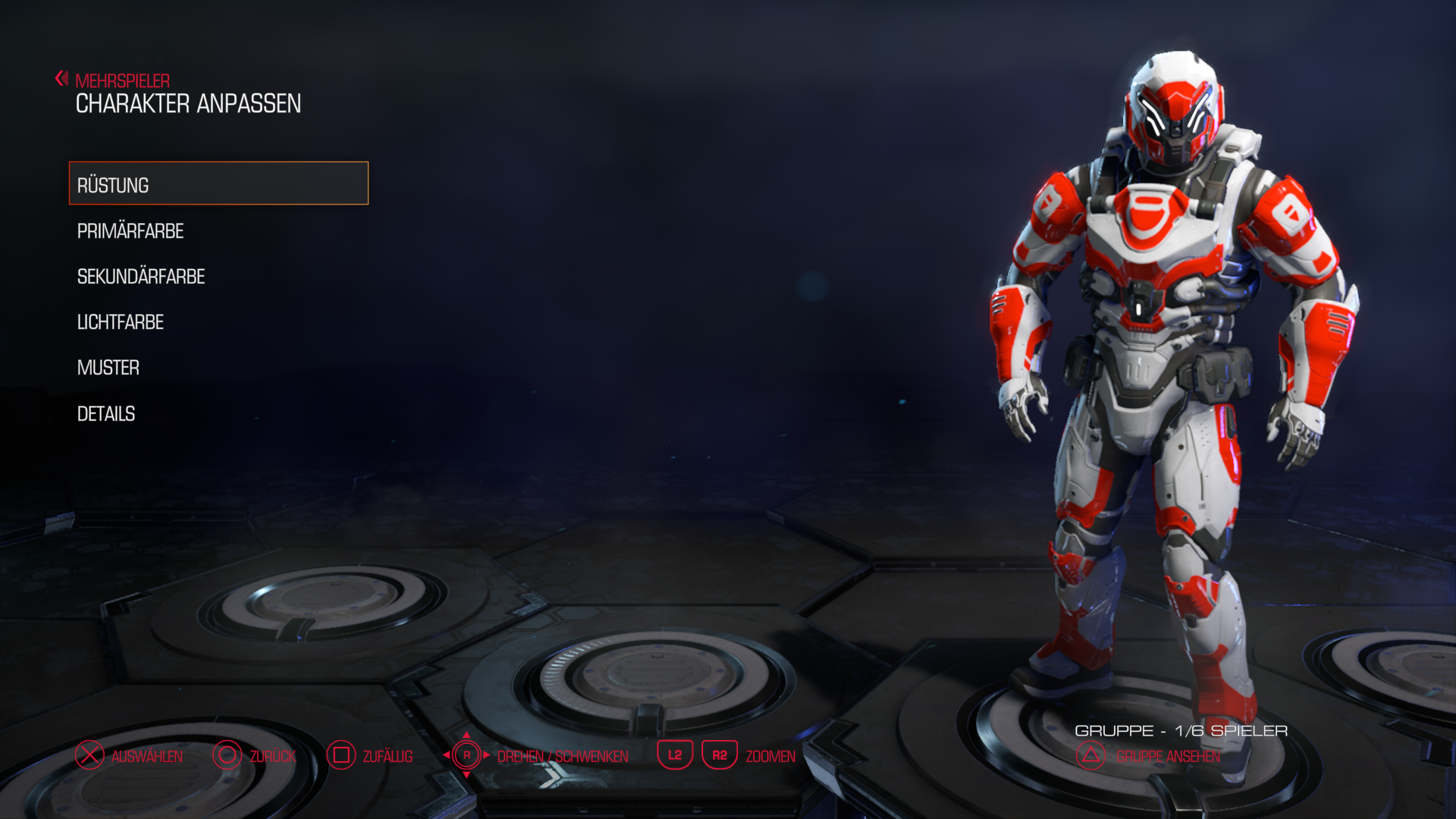Screen dimensions: 1456x819
Task: Randomize appearance with Zufällig
Action: 387,756
